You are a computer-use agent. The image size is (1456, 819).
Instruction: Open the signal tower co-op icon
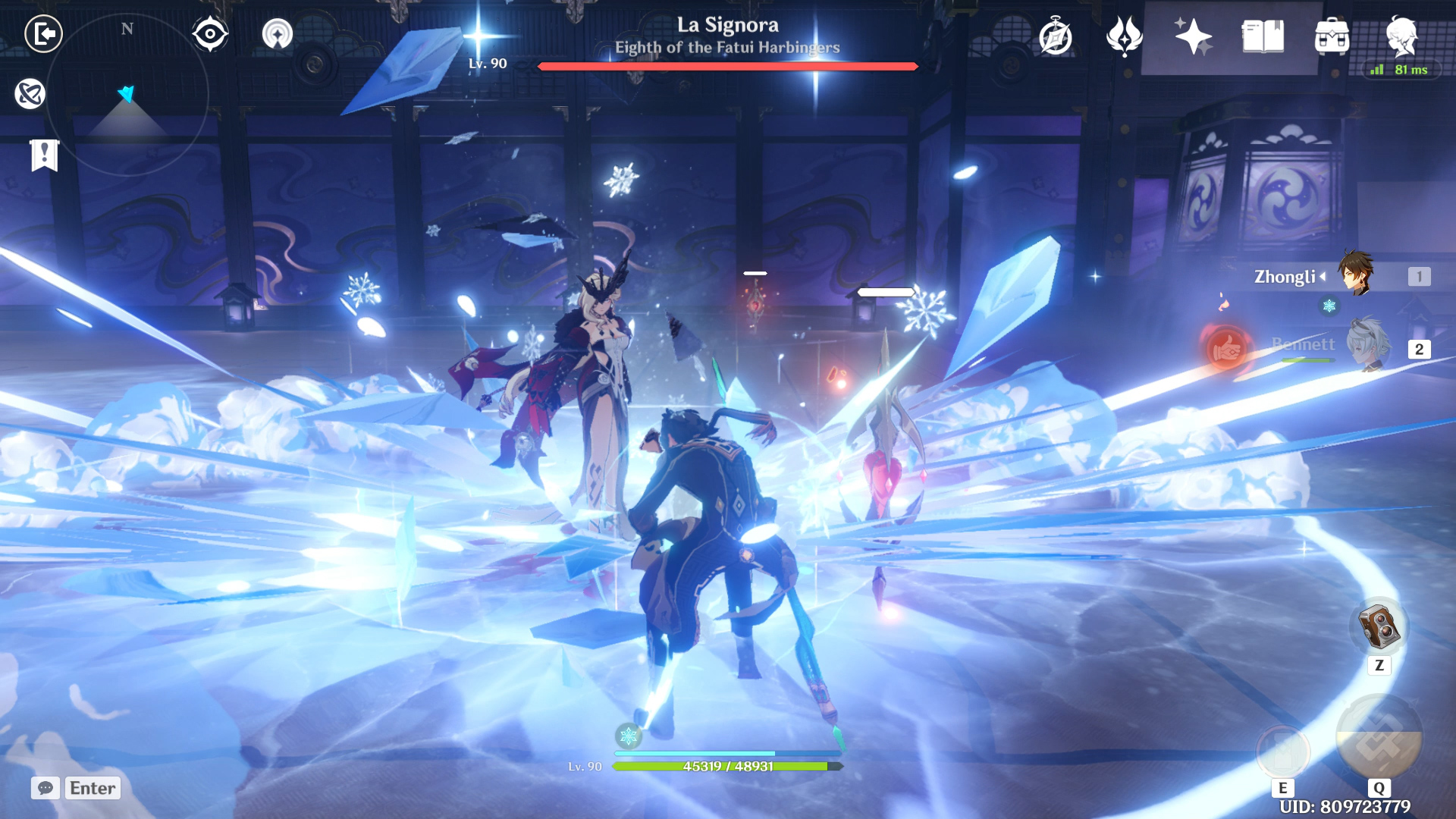pyautogui.click(x=278, y=34)
